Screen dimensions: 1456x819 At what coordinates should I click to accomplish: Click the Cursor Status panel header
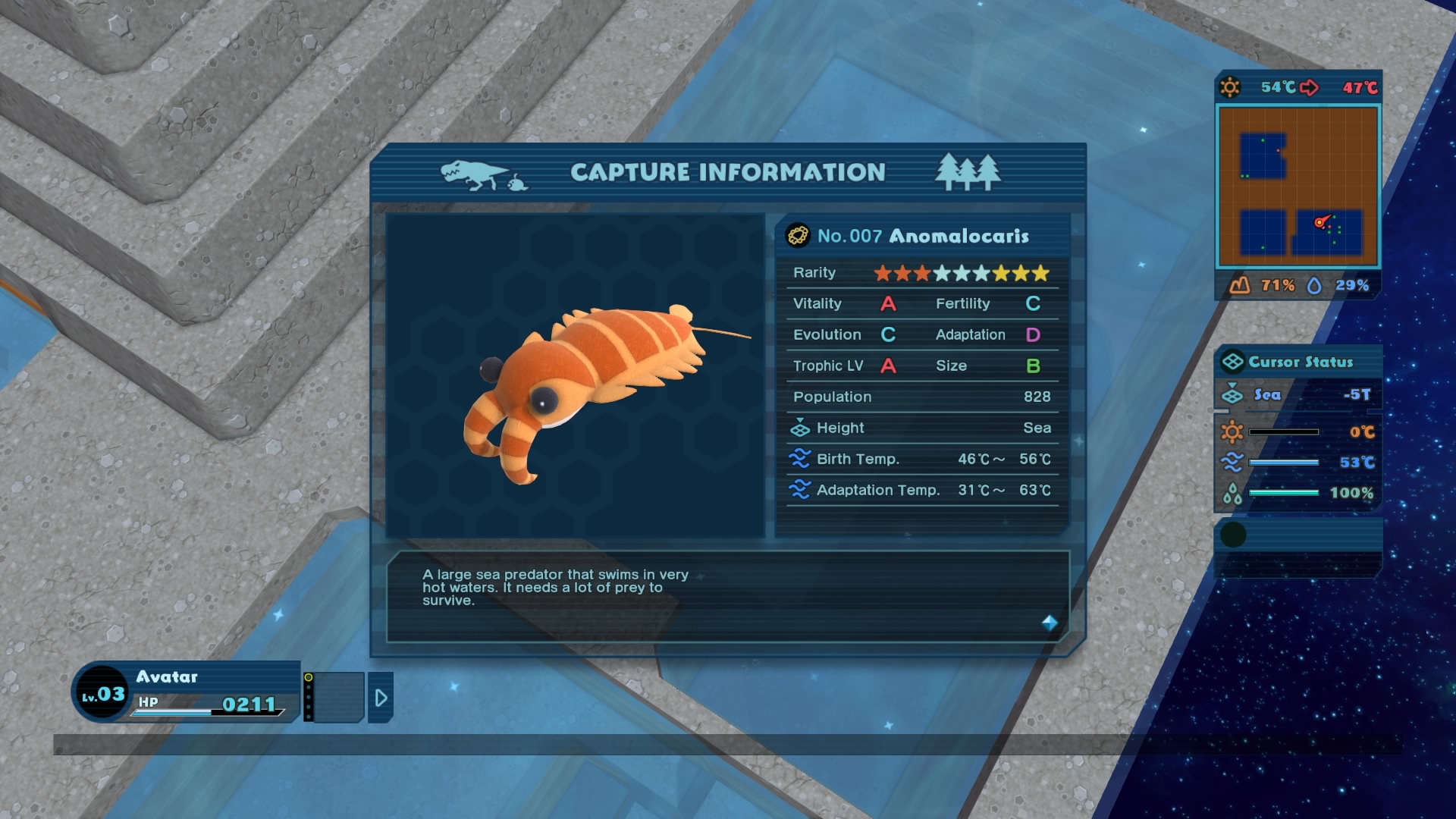[x=1298, y=362]
